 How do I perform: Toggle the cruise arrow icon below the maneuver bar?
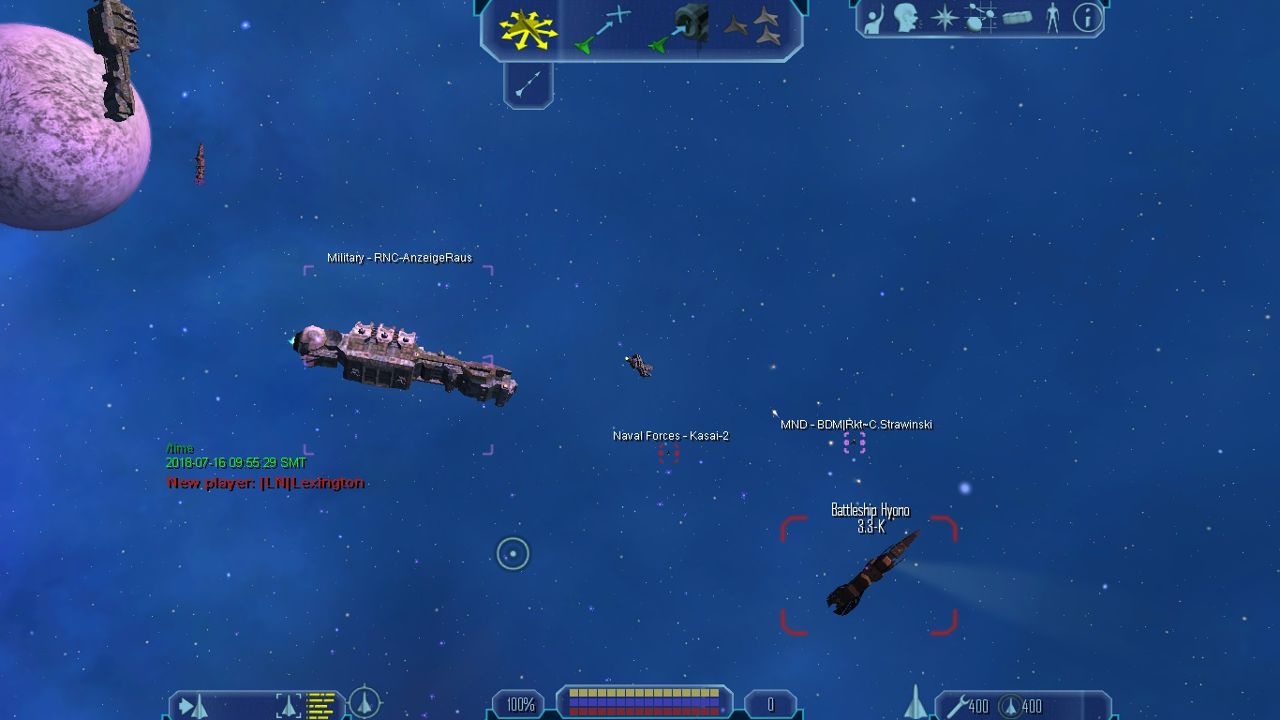528,85
